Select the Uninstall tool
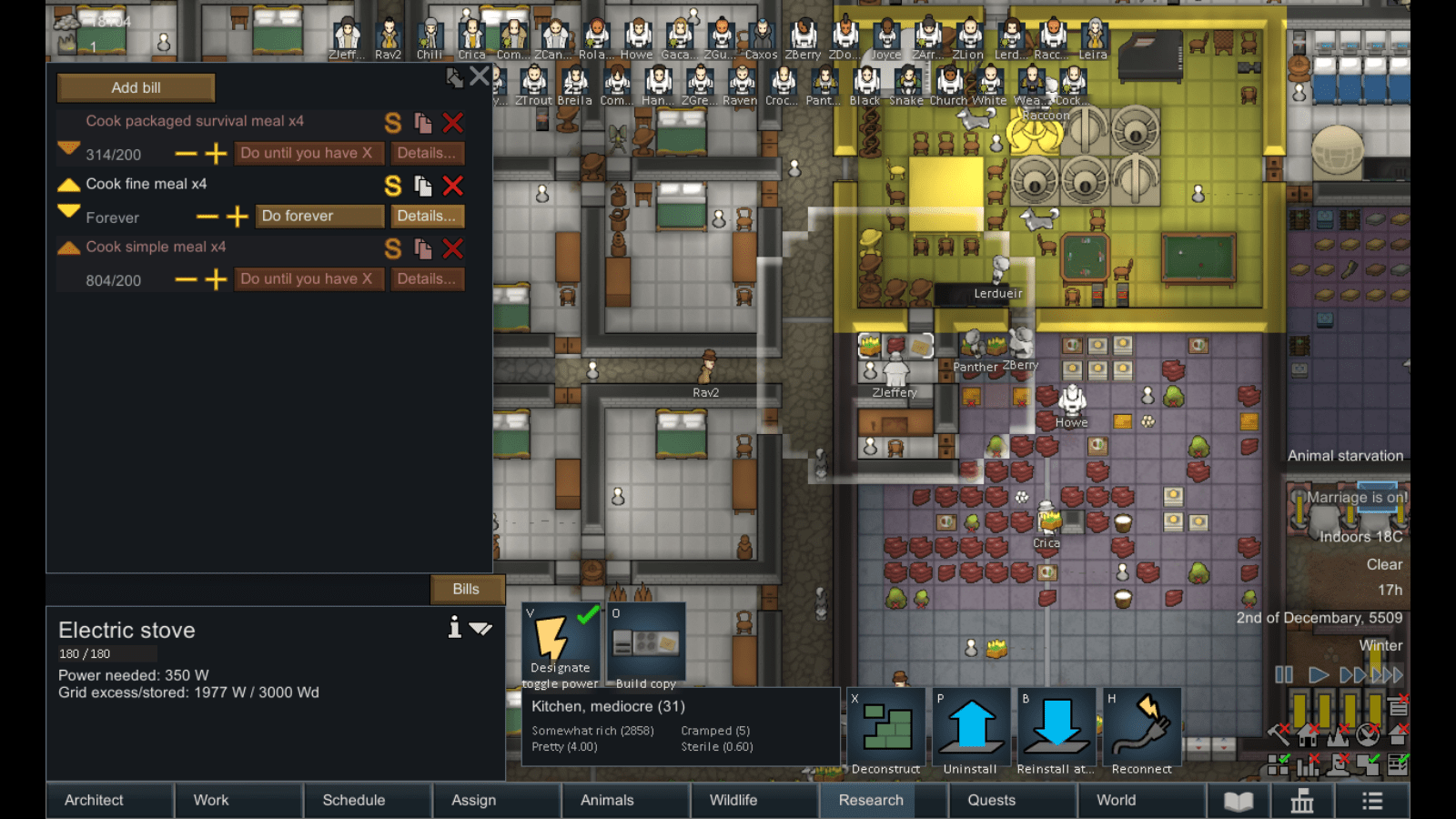The height and width of the screenshot is (819, 1456). pos(970,728)
